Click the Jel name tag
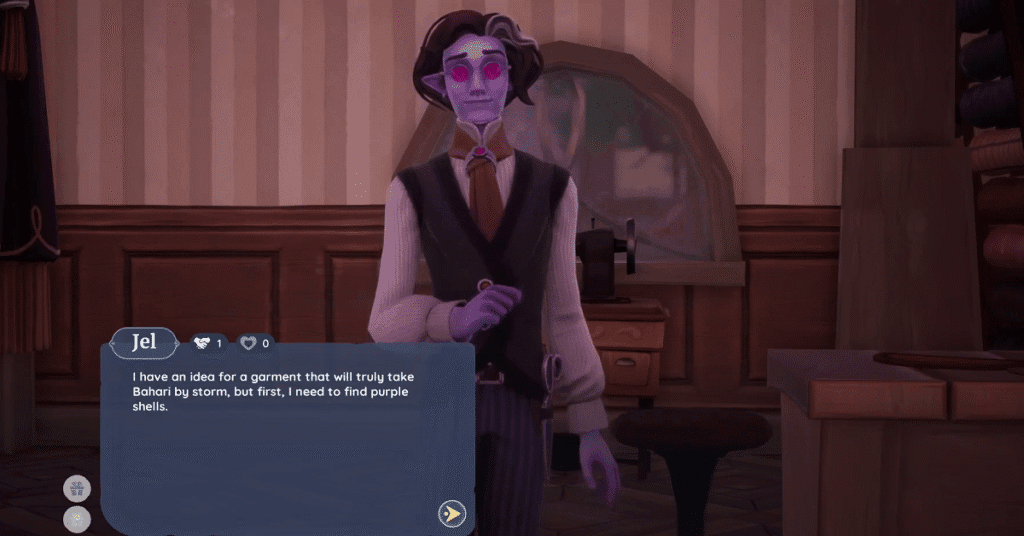This screenshot has width=1024, height=536. [143, 343]
